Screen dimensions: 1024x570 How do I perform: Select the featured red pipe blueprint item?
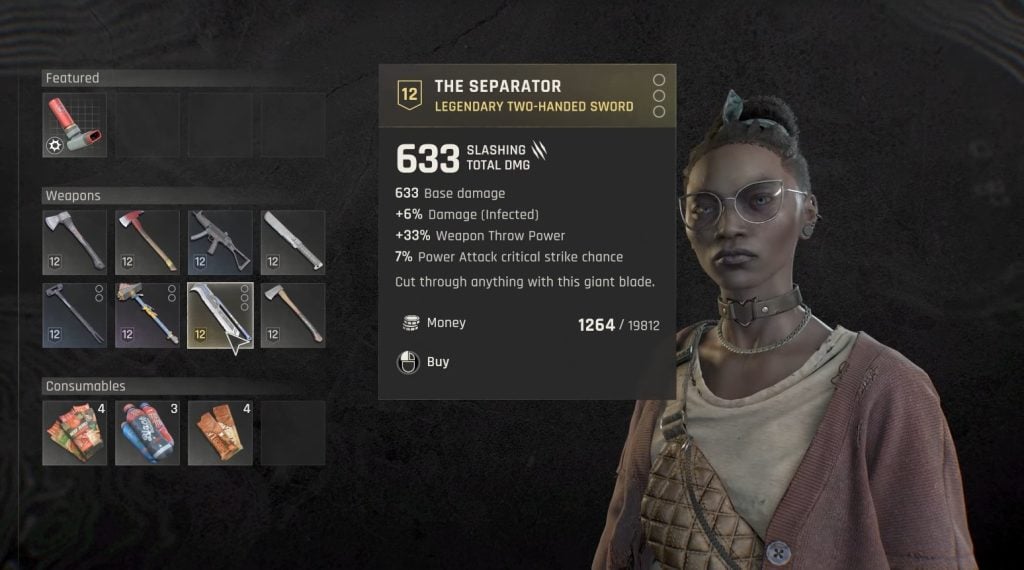point(75,126)
